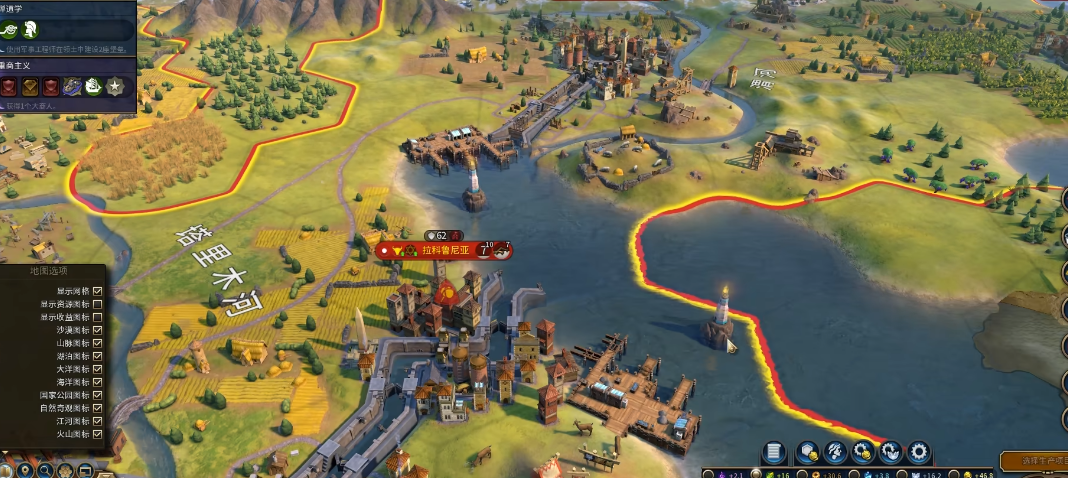Toggle the 国家公园图标 checkbox
The height and width of the screenshot is (478, 1068).
[x=97, y=395]
